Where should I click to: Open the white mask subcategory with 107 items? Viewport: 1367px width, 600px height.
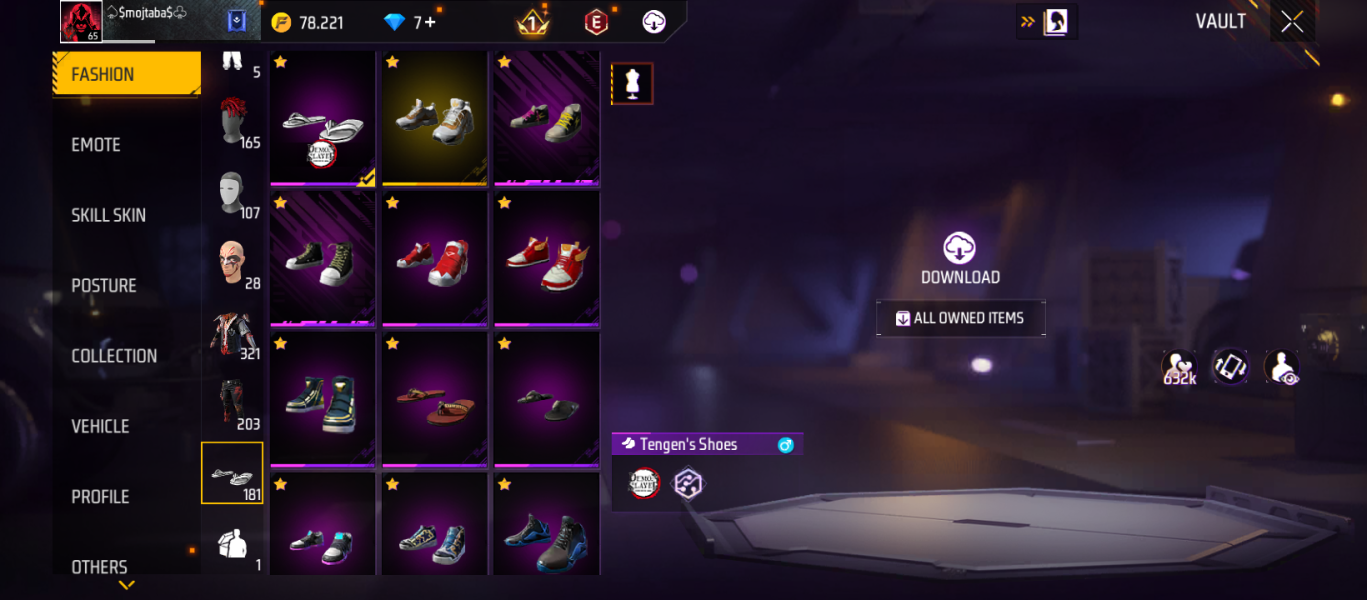point(233,194)
